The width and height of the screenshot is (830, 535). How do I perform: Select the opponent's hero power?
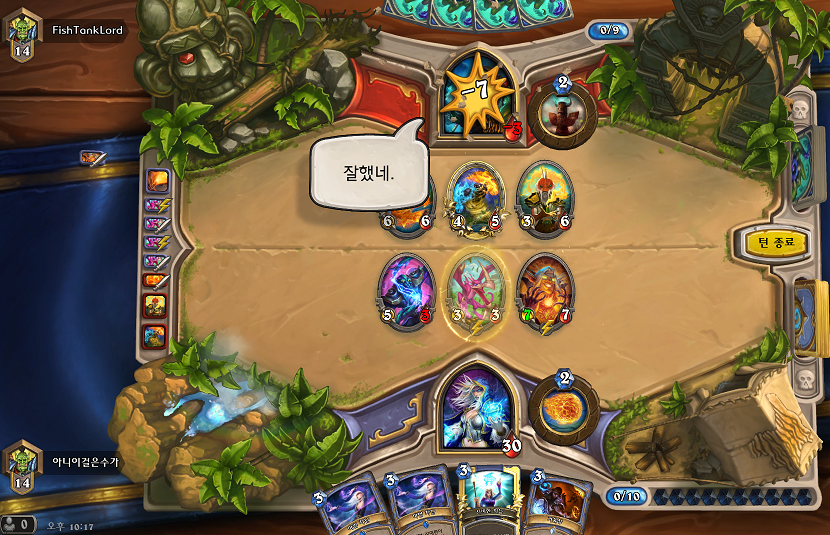coord(562,115)
